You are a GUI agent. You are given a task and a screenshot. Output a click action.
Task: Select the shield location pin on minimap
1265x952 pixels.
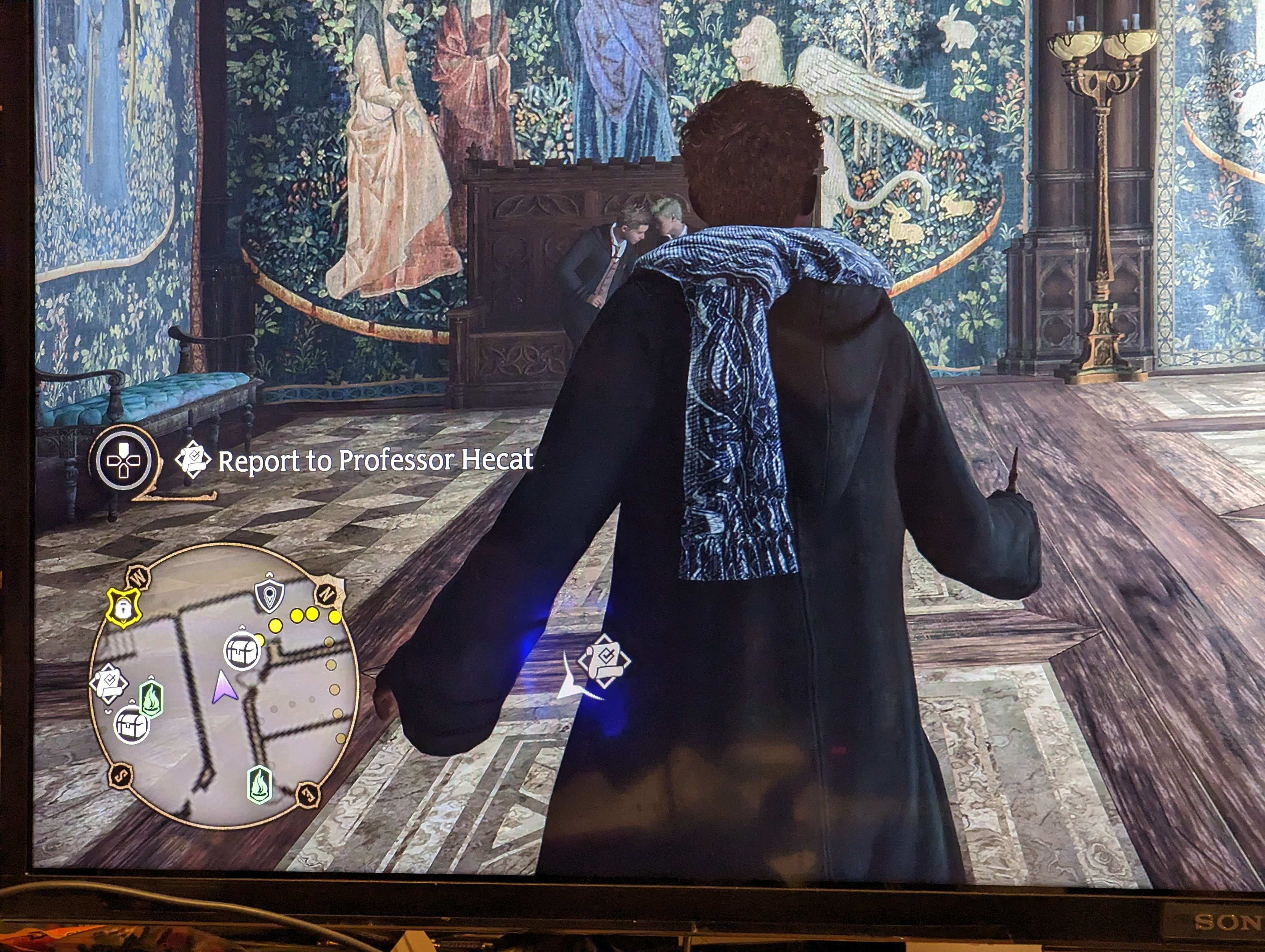tap(269, 596)
